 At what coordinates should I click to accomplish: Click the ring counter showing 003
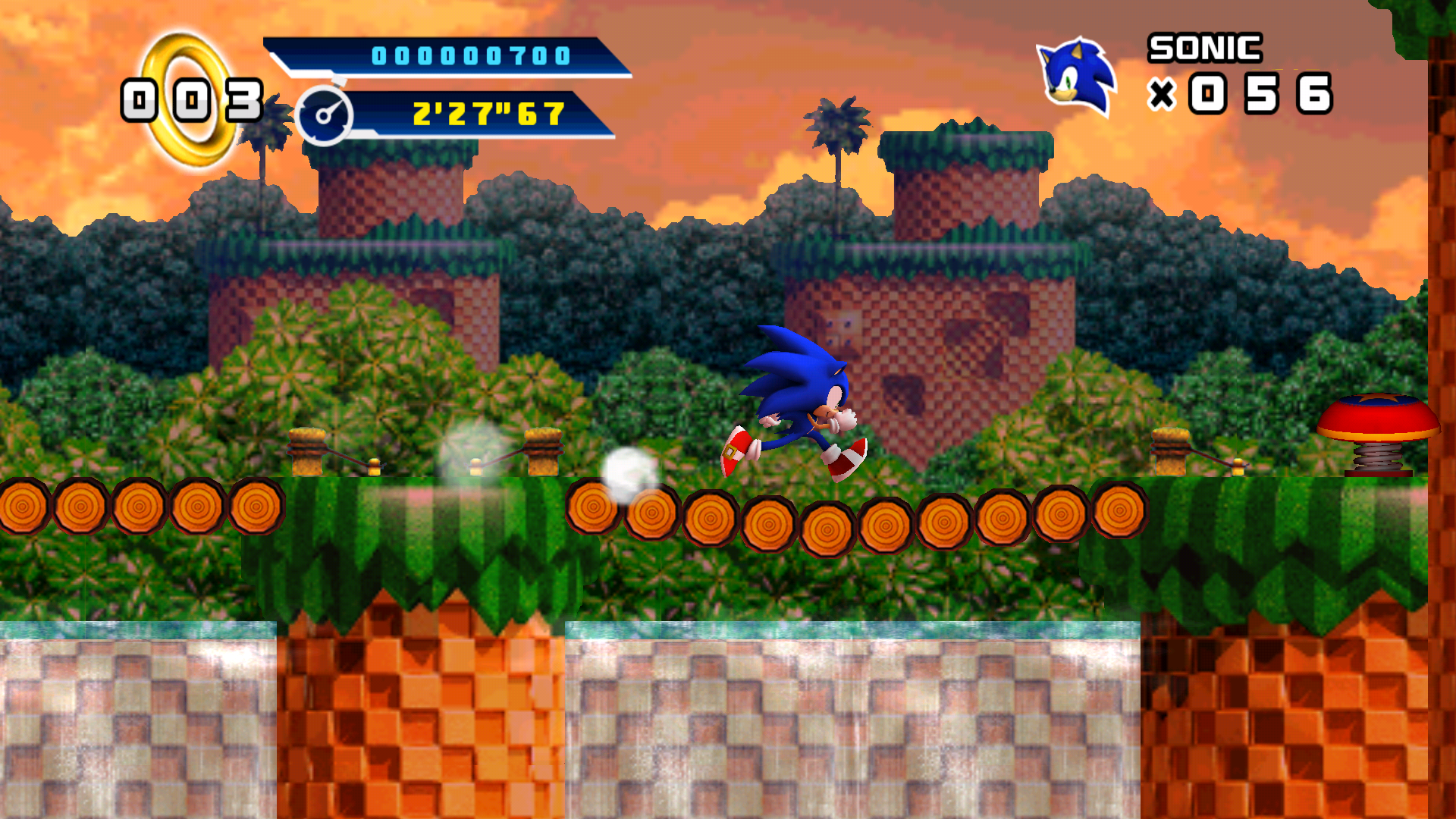[192, 99]
